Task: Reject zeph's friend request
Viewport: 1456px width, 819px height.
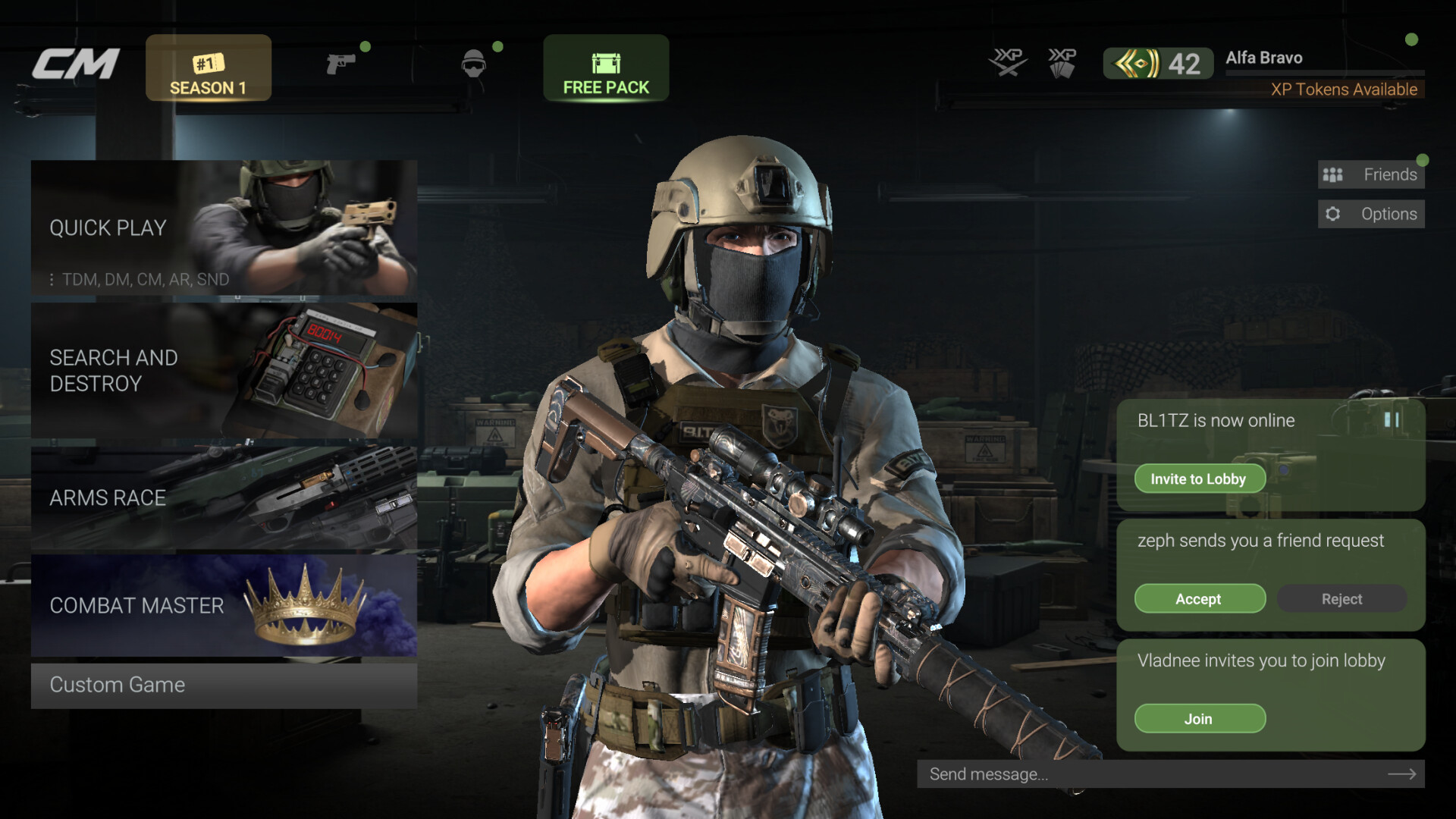Action: (1341, 598)
